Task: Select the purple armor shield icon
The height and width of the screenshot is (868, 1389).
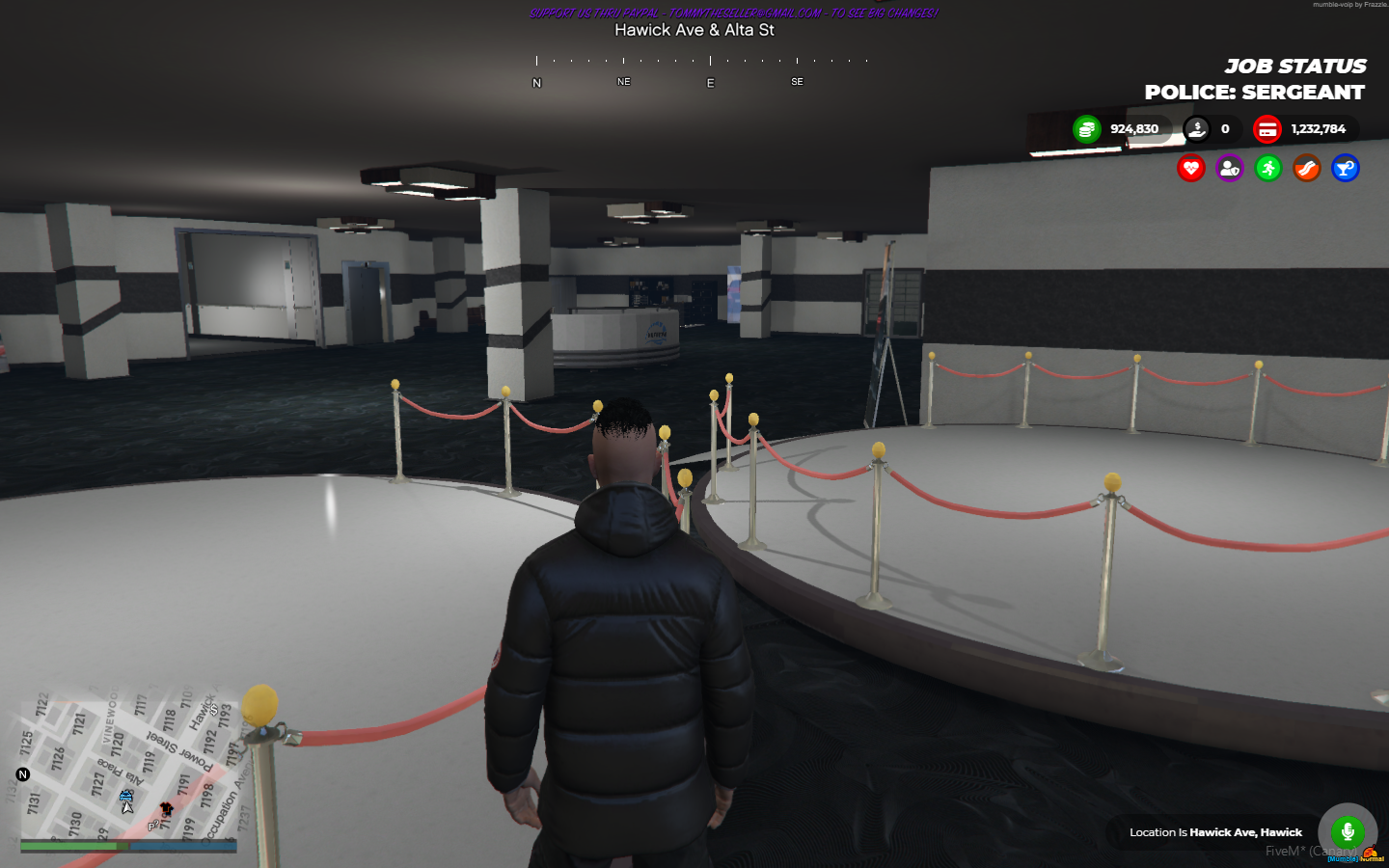Action: click(x=1230, y=168)
